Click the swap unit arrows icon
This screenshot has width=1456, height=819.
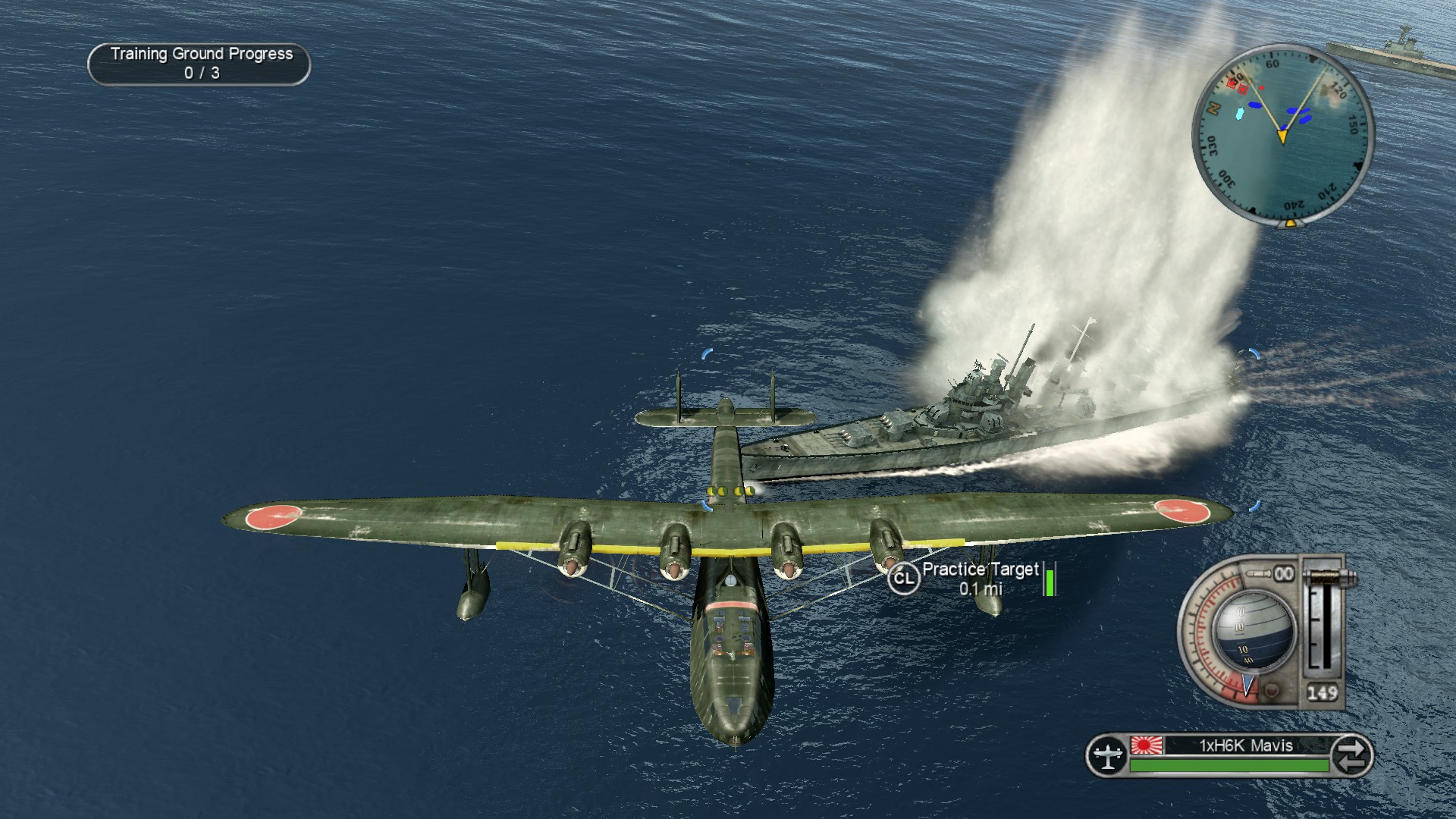[1351, 755]
